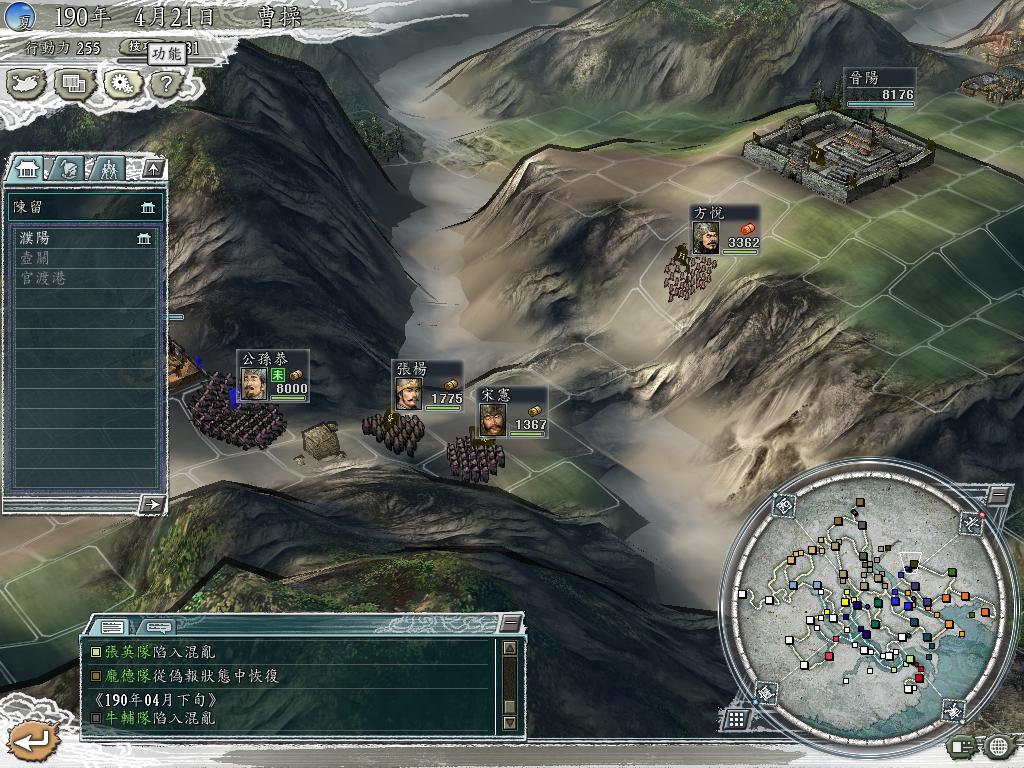Open the question mark help button

click(165, 83)
